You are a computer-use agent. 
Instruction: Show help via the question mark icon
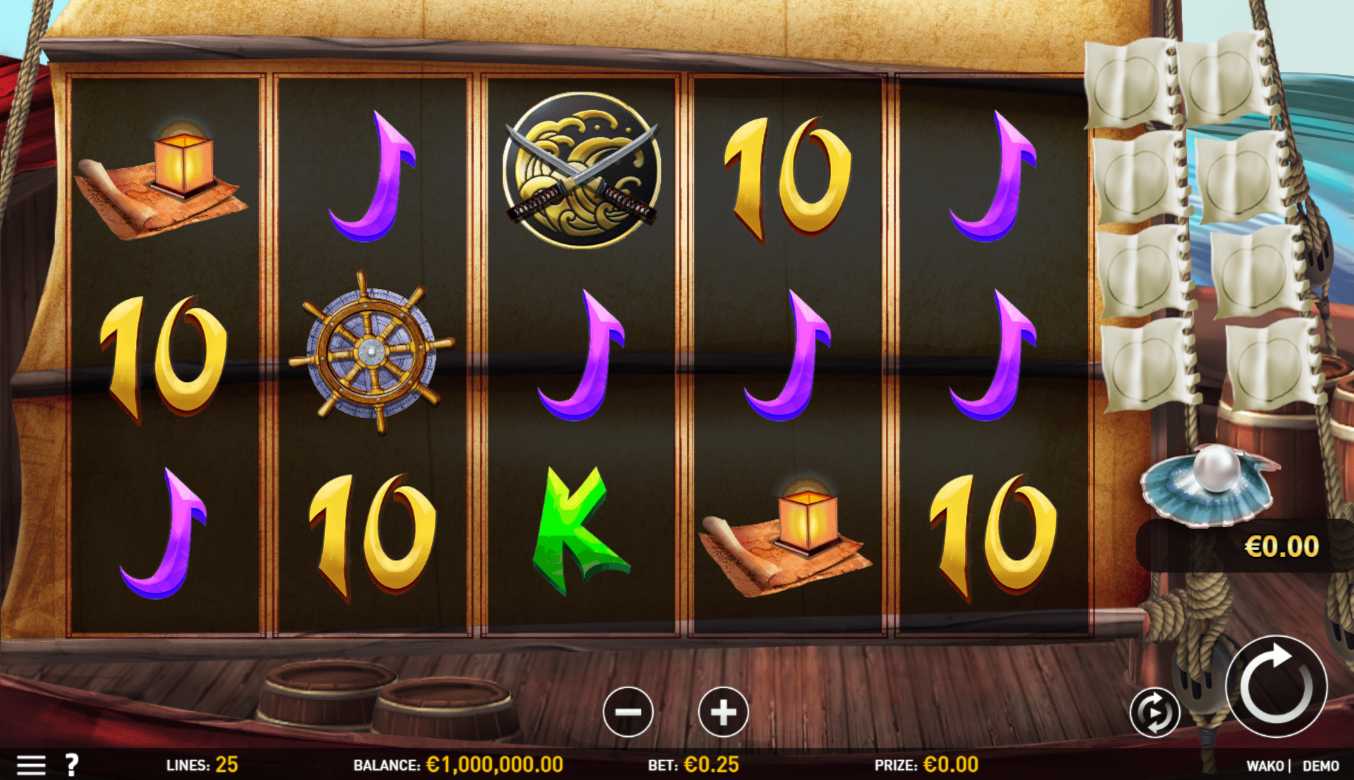(x=71, y=765)
